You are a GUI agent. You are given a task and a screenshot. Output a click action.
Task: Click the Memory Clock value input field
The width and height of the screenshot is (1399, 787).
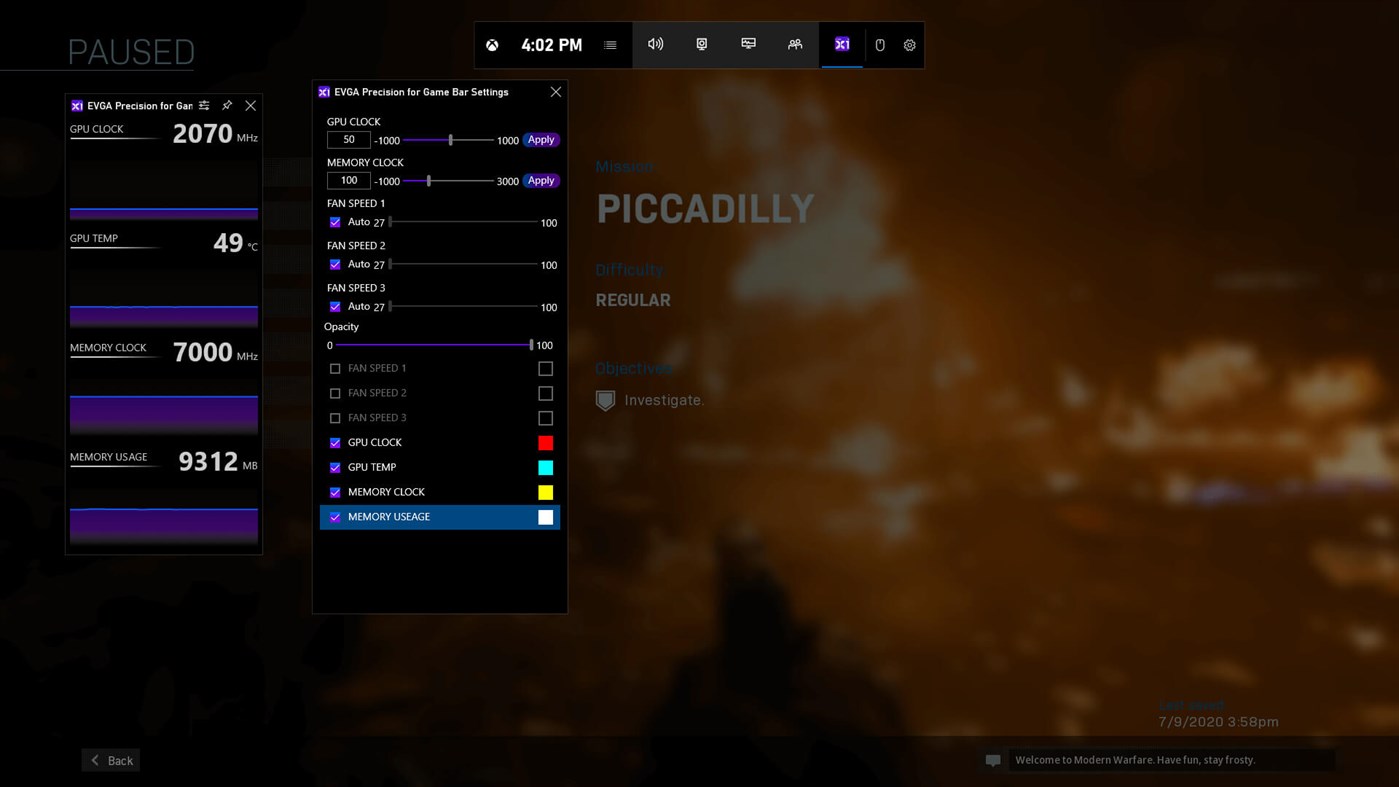point(348,181)
